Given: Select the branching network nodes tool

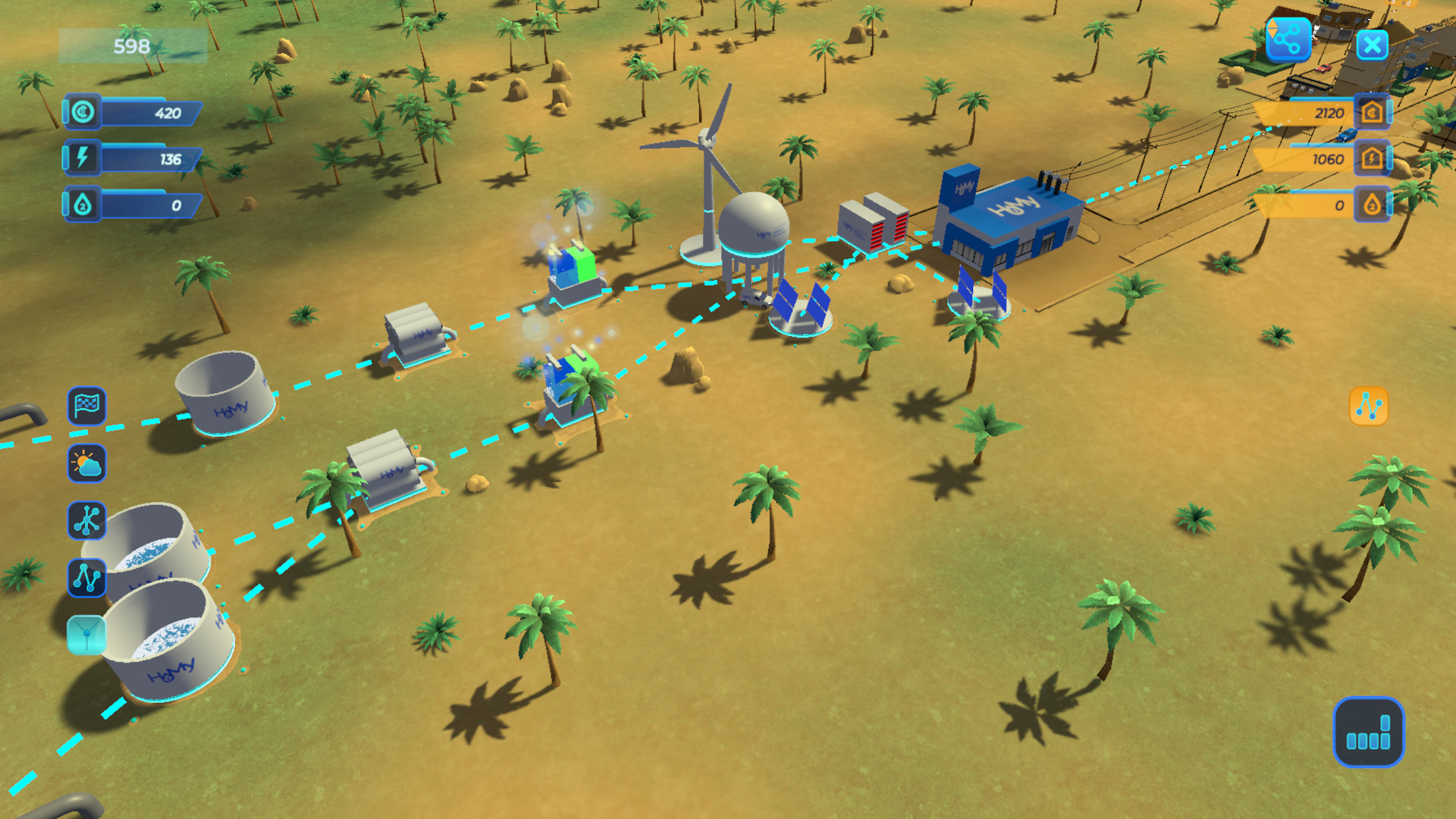Looking at the screenshot, I should point(86,520).
